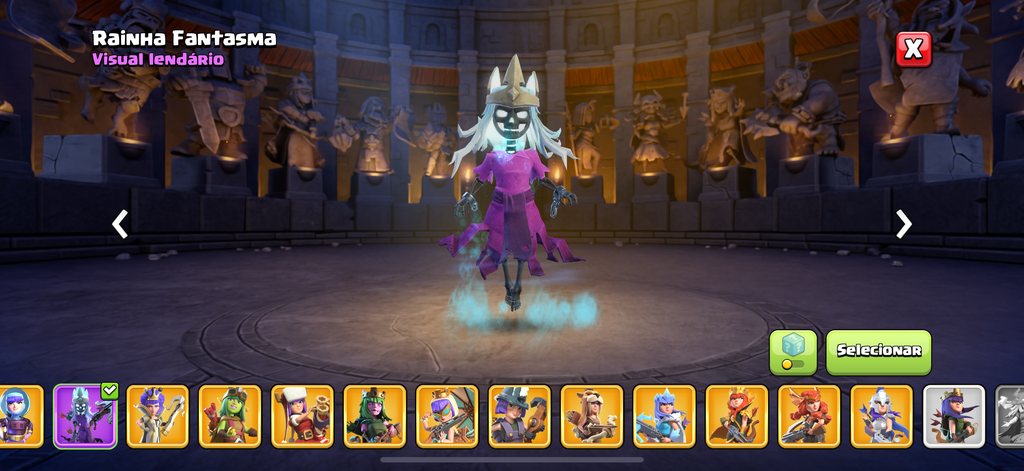
Task: Show the previous skin with the left arrow
Action: (120, 223)
